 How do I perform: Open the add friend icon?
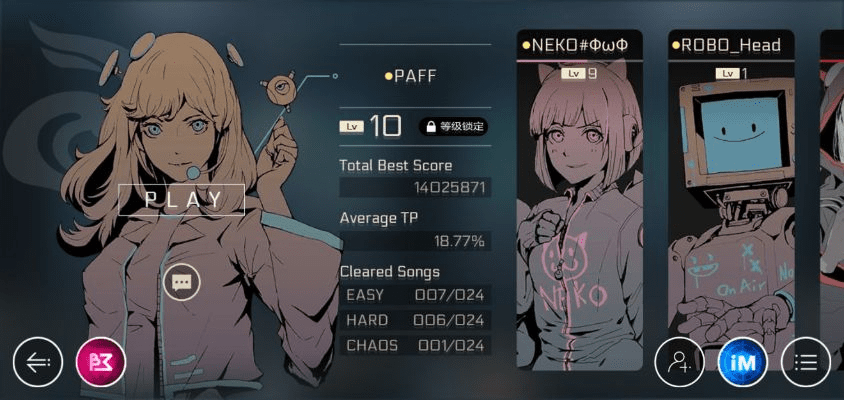[x=679, y=362]
